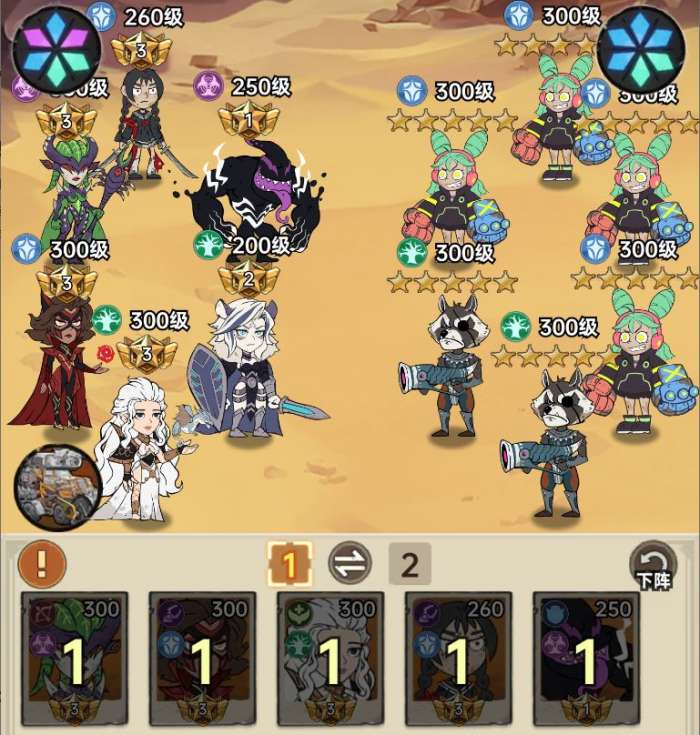This screenshot has width=700, height=735.
Task: Select the white-haired hero card level 300
Action: point(330,655)
